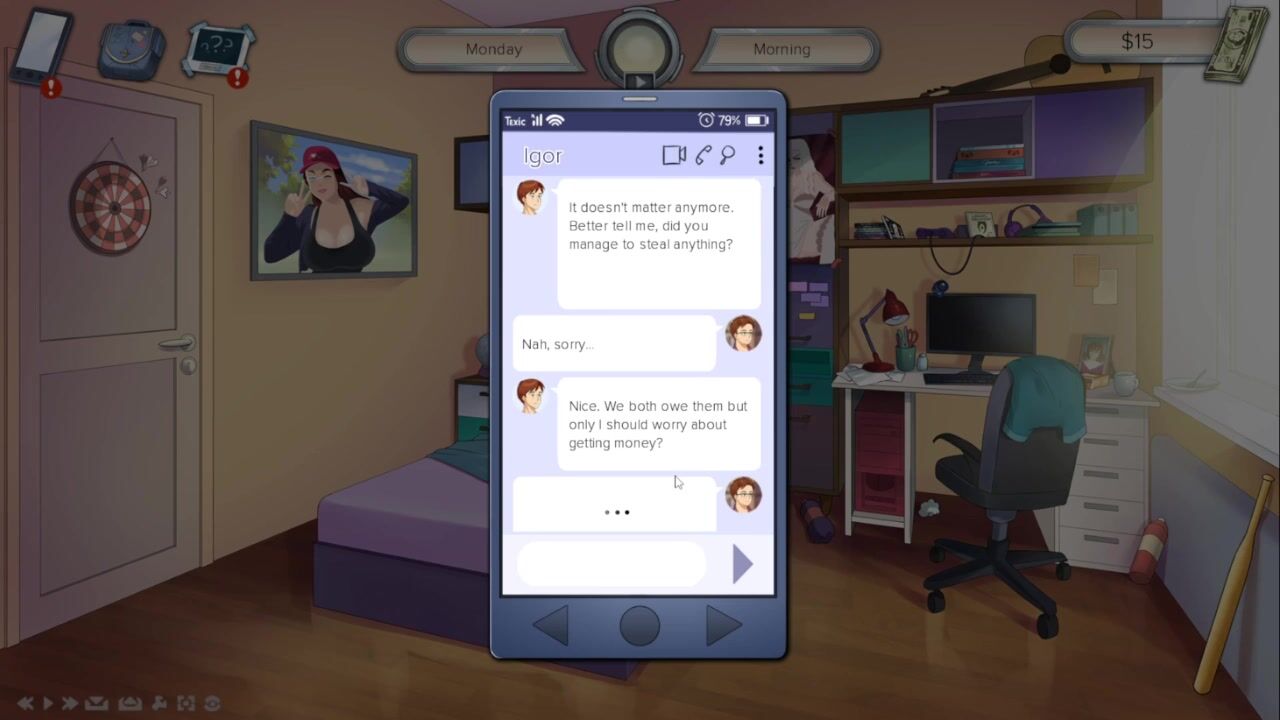Tap the phone's round home button

coord(640,626)
